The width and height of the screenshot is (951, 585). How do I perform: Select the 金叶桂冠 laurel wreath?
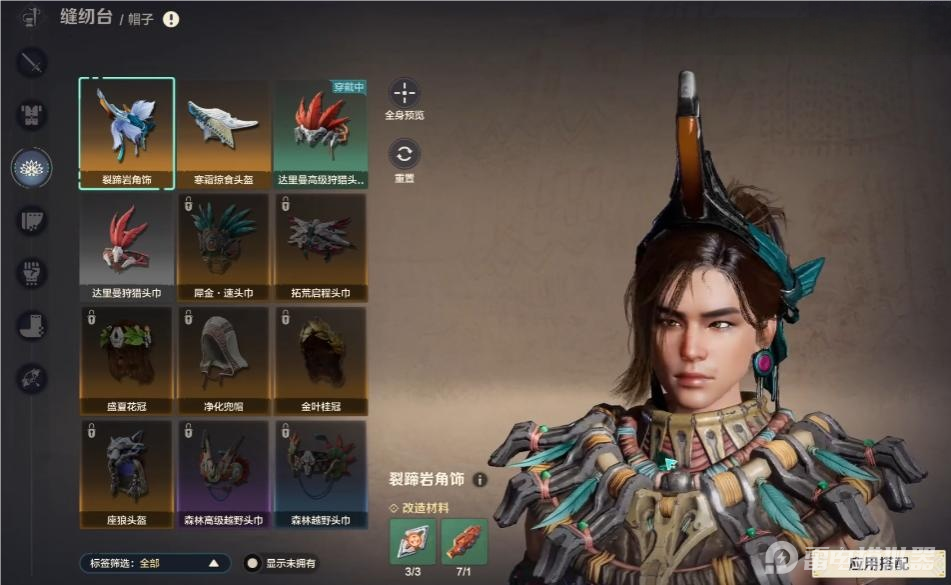pos(320,359)
